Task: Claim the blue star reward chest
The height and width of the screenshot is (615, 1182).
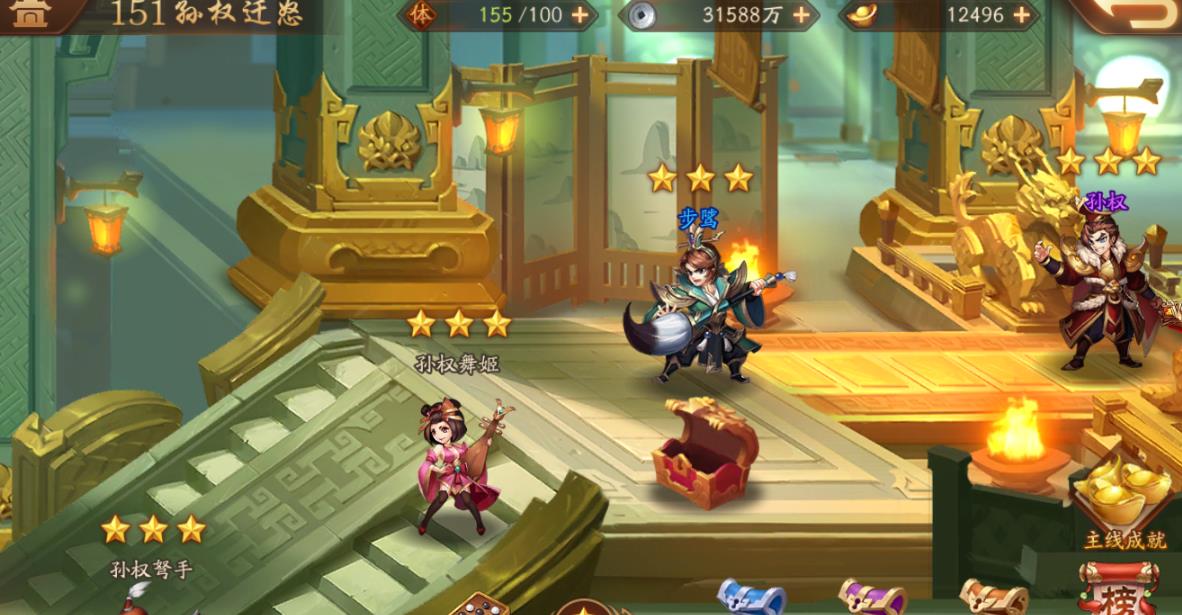Action: click(x=752, y=598)
